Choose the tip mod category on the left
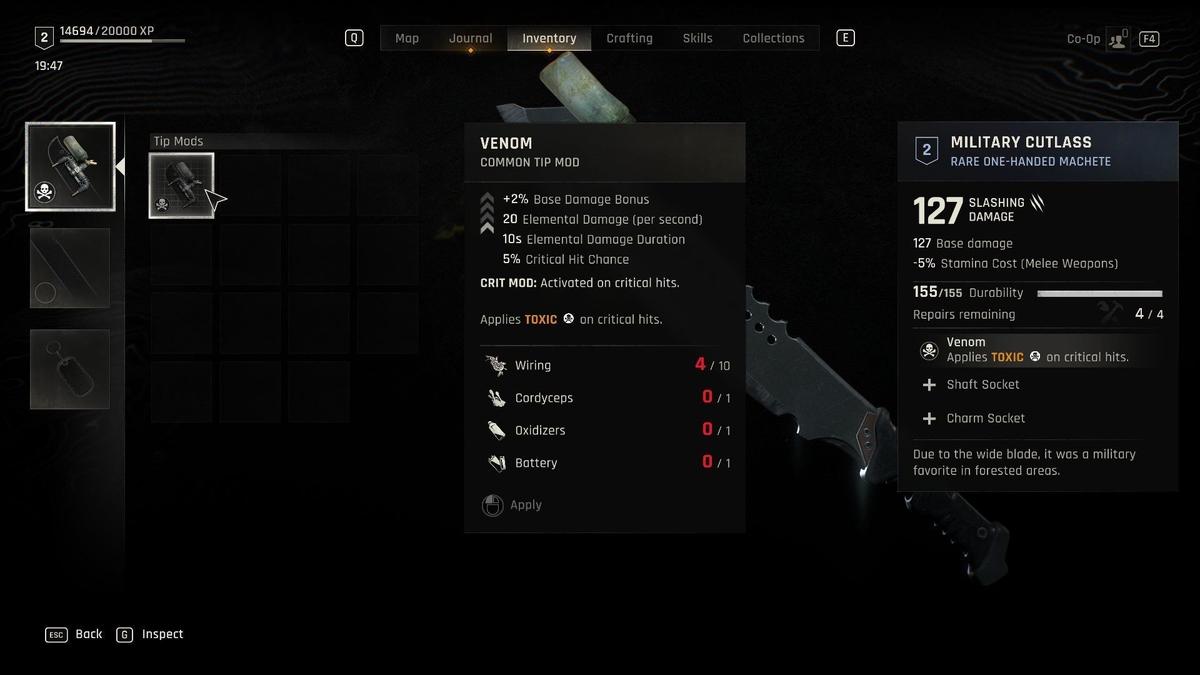This screenshot has width=1200, height=675. click(70, 167)
